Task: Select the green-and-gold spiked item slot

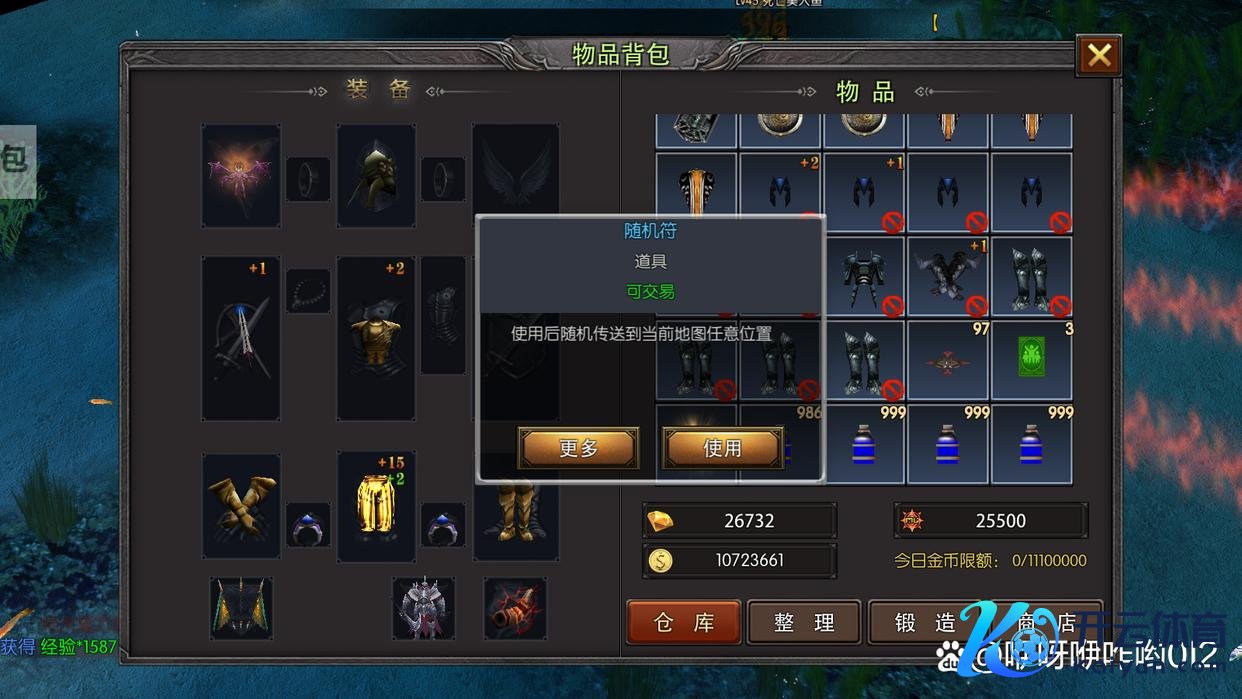Action: click(241, 608)
